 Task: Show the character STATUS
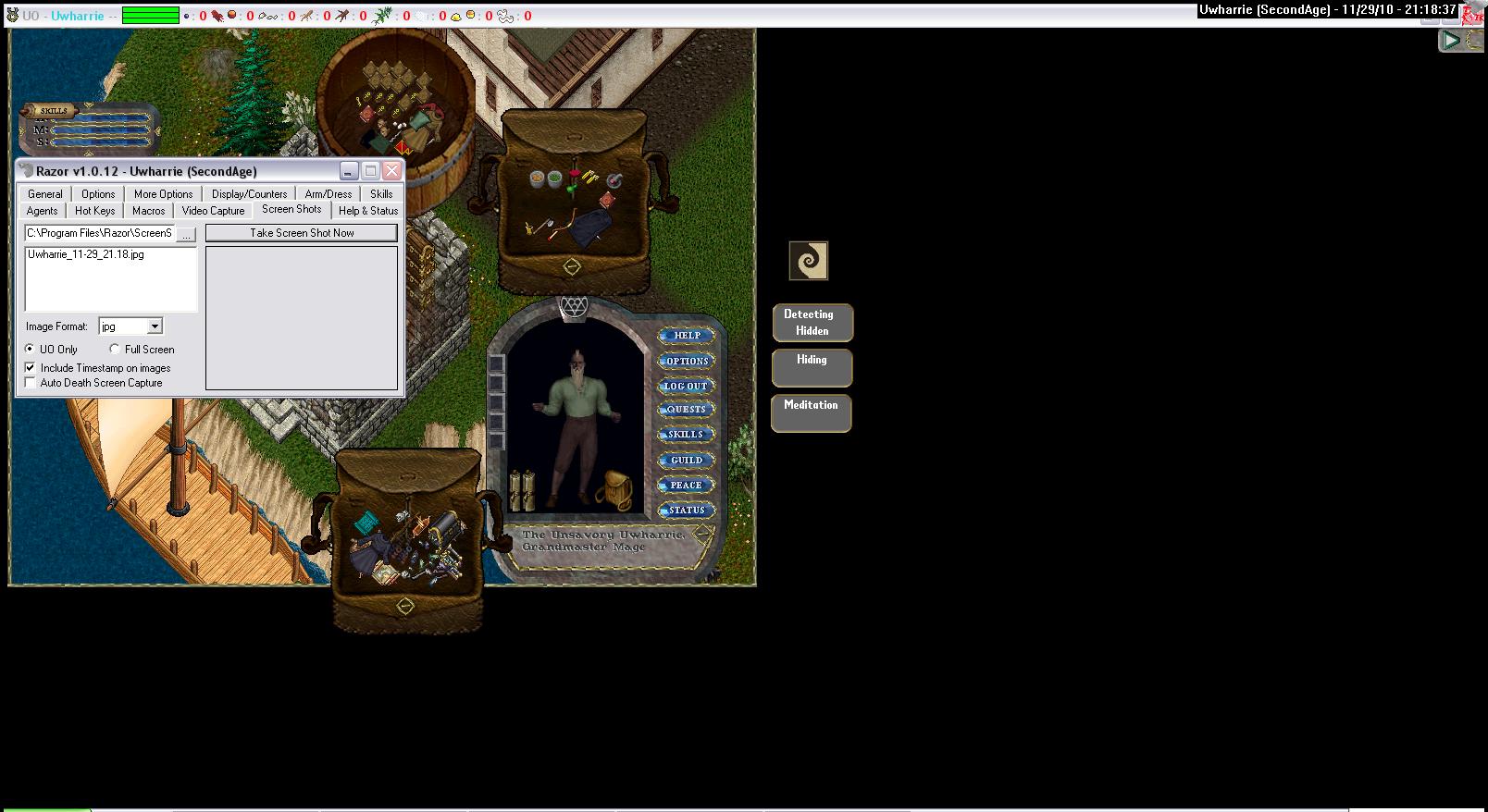687,511
